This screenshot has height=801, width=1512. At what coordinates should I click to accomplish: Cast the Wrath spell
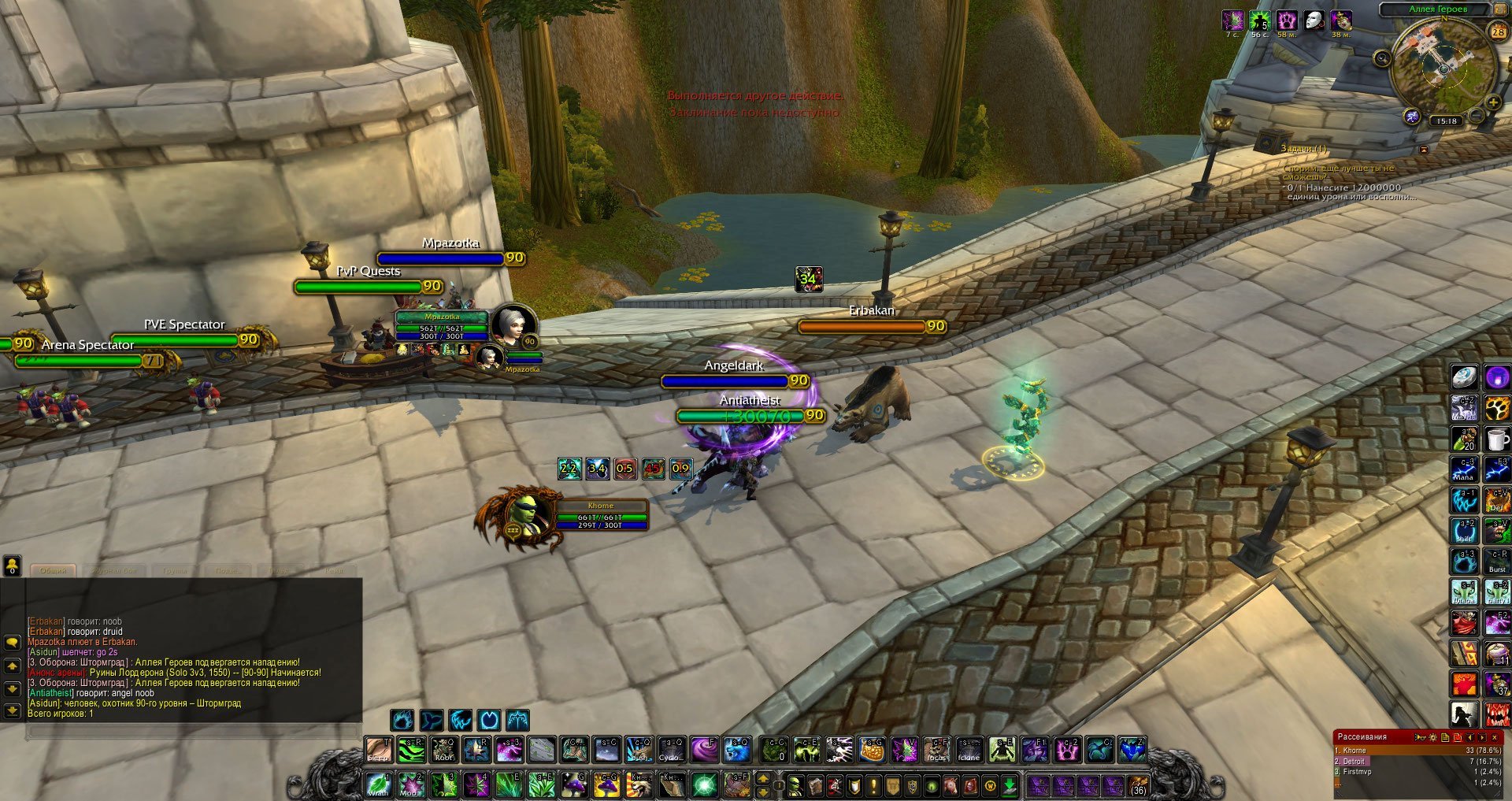click(x=379, y=784)
